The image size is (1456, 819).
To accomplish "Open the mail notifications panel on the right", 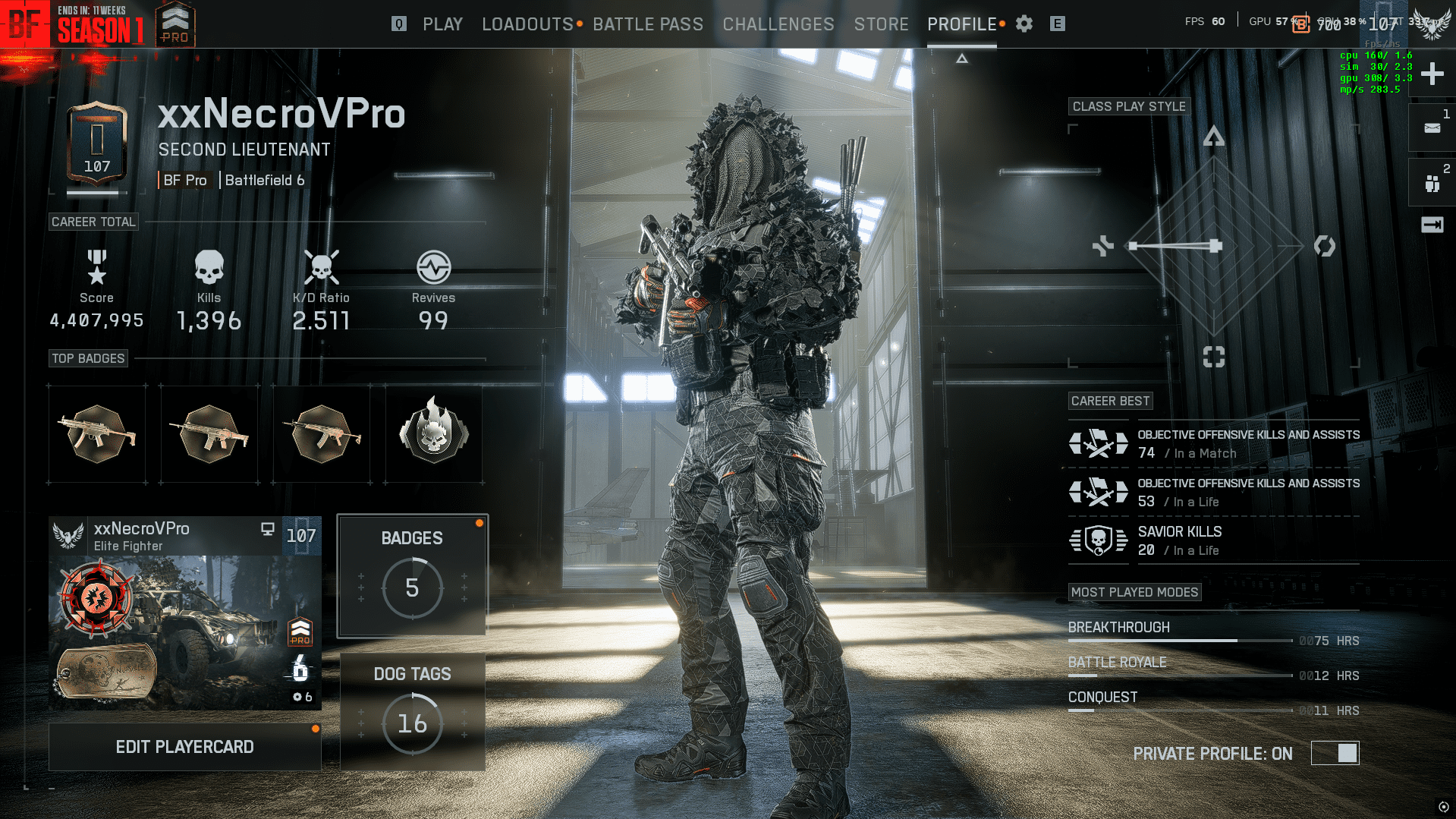I will click(x=1431, y=128).
